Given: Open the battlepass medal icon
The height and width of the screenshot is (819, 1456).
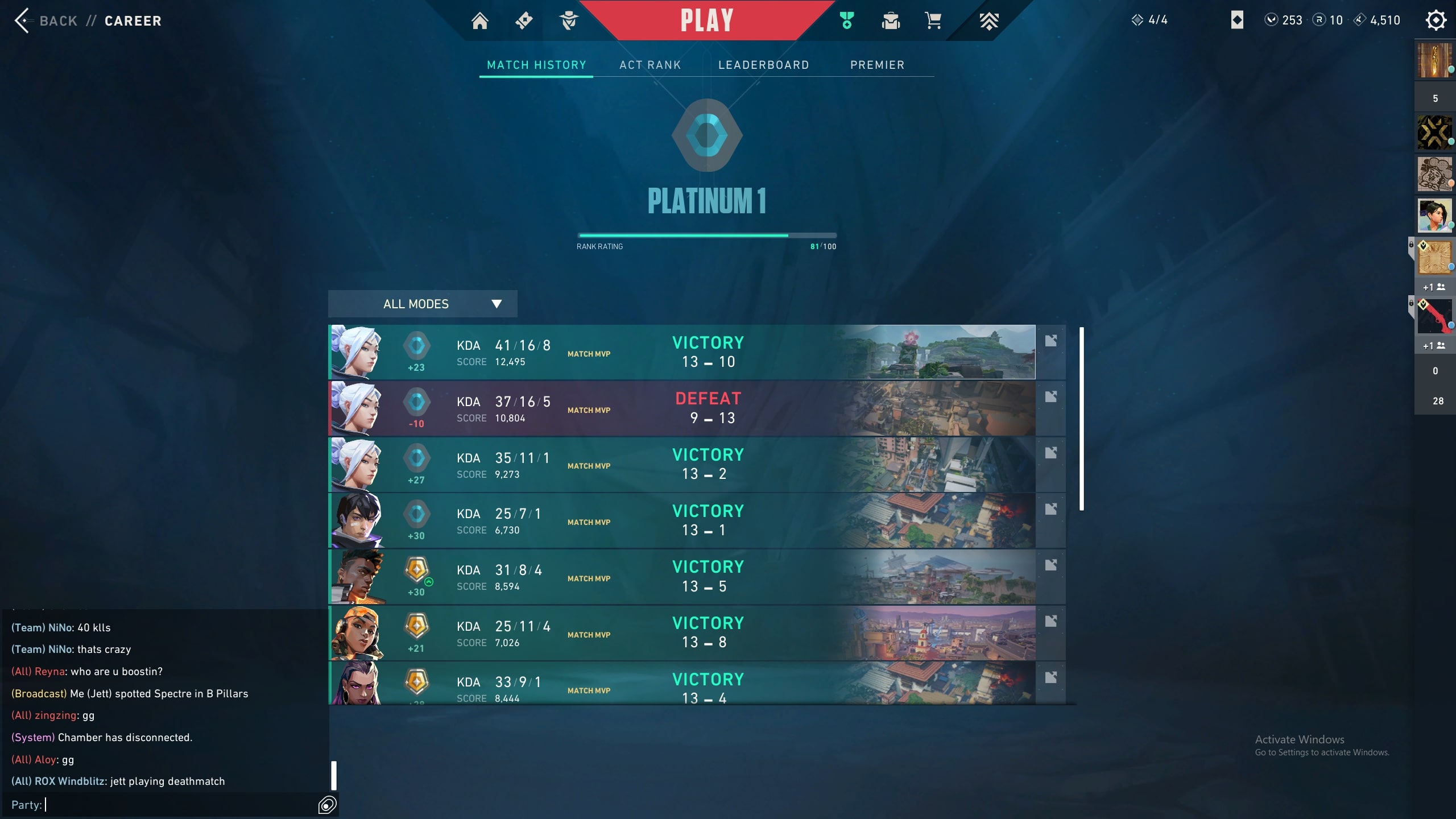Looking at the screenshot, I should pos(847,21).
